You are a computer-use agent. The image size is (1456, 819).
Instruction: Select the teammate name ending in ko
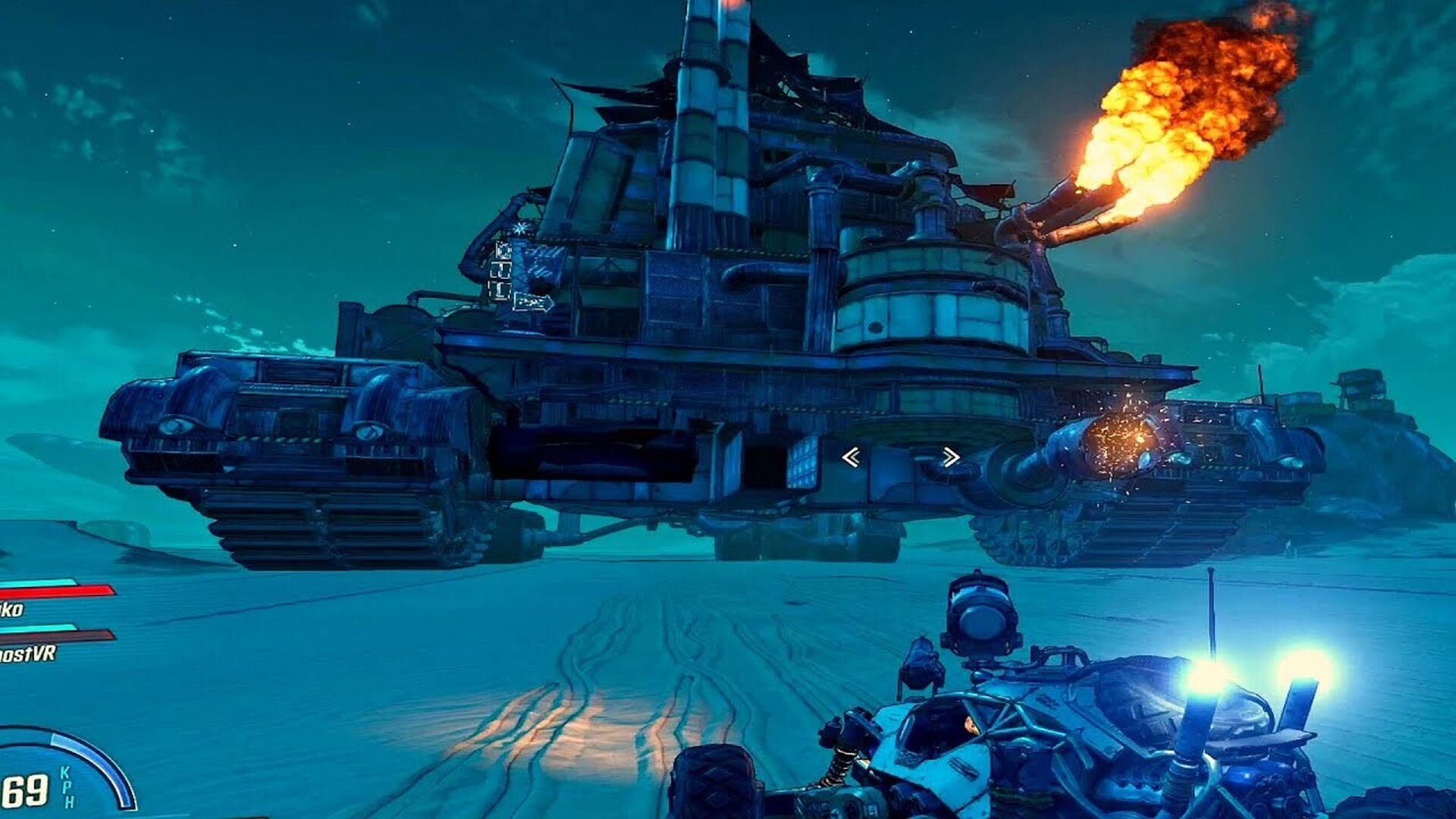[12, 609]
